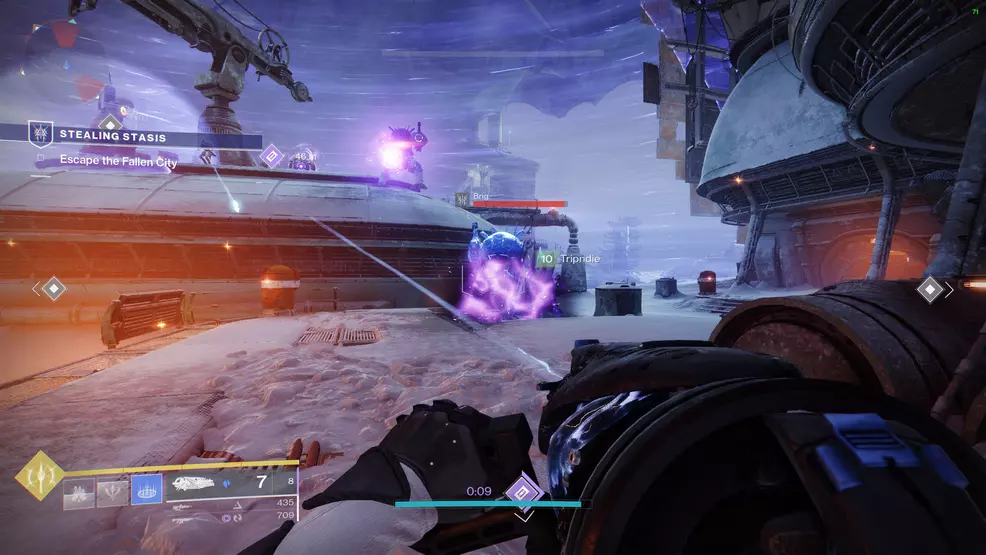Select the golden super ability diamond

(40, 476)
